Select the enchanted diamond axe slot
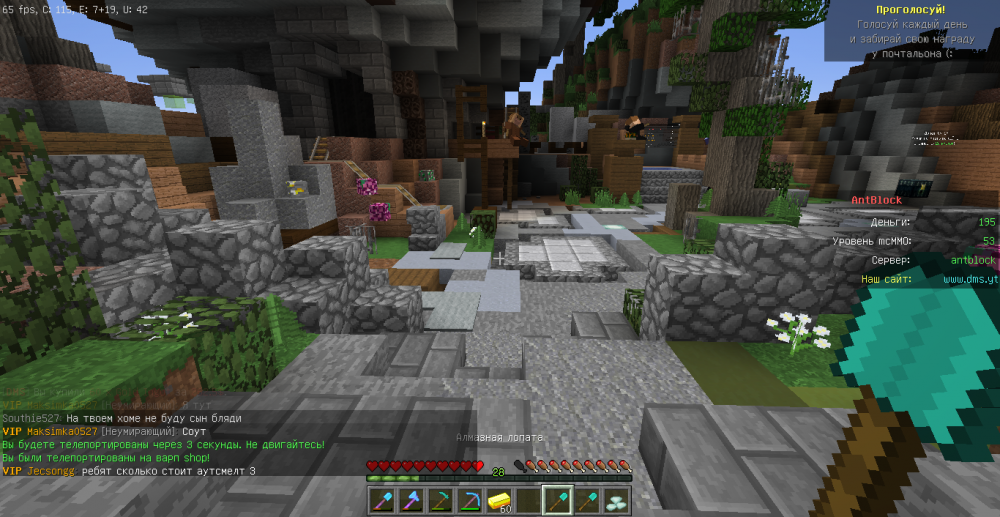 coord(411,500)
